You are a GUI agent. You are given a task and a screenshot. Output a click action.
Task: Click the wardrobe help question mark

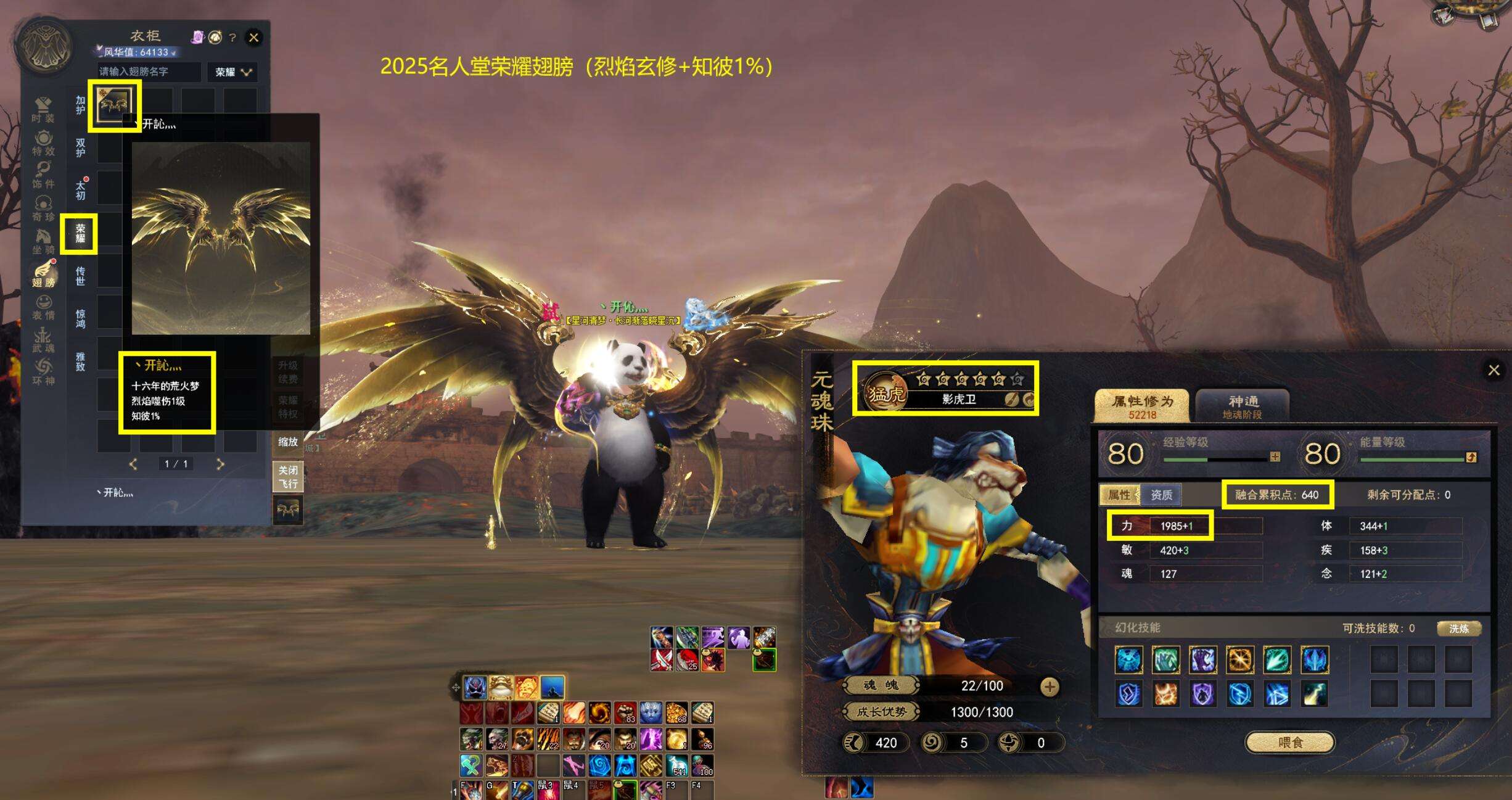[x=232, y=38]
